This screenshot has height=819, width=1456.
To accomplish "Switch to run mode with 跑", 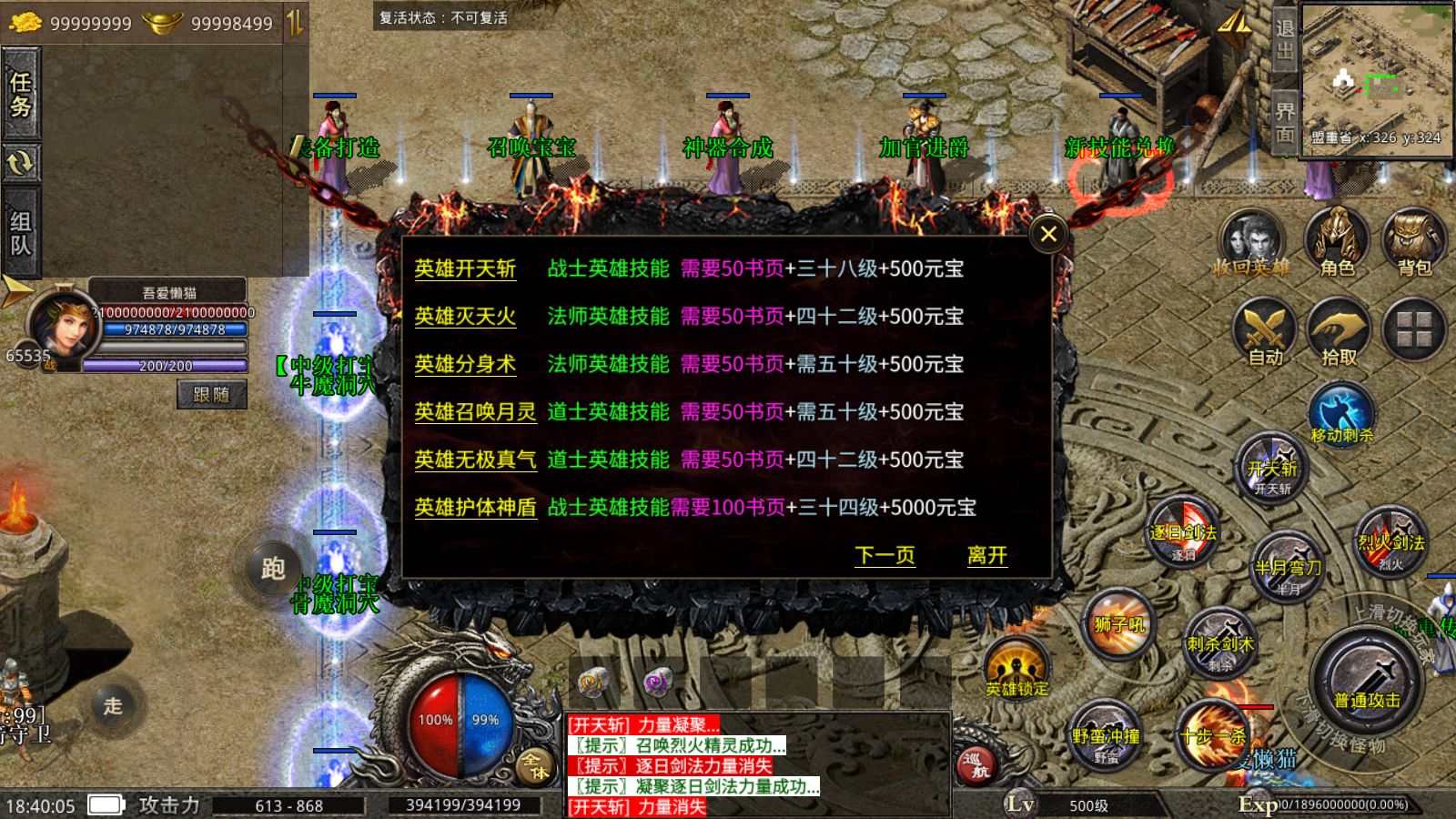I will [273, 569].
